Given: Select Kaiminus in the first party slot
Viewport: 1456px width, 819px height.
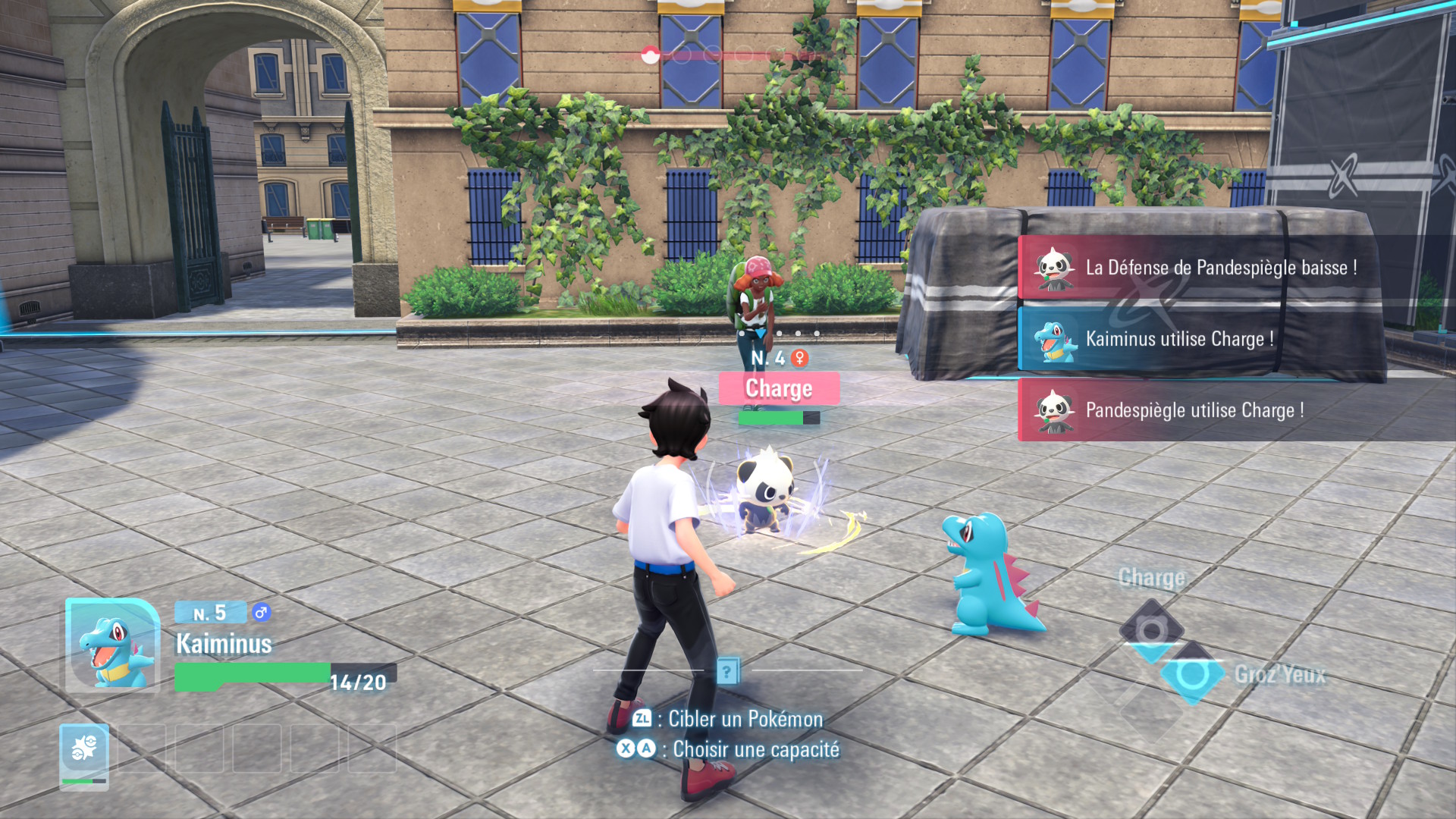Looking at the screenshot, I should click(x=84, y=755).
